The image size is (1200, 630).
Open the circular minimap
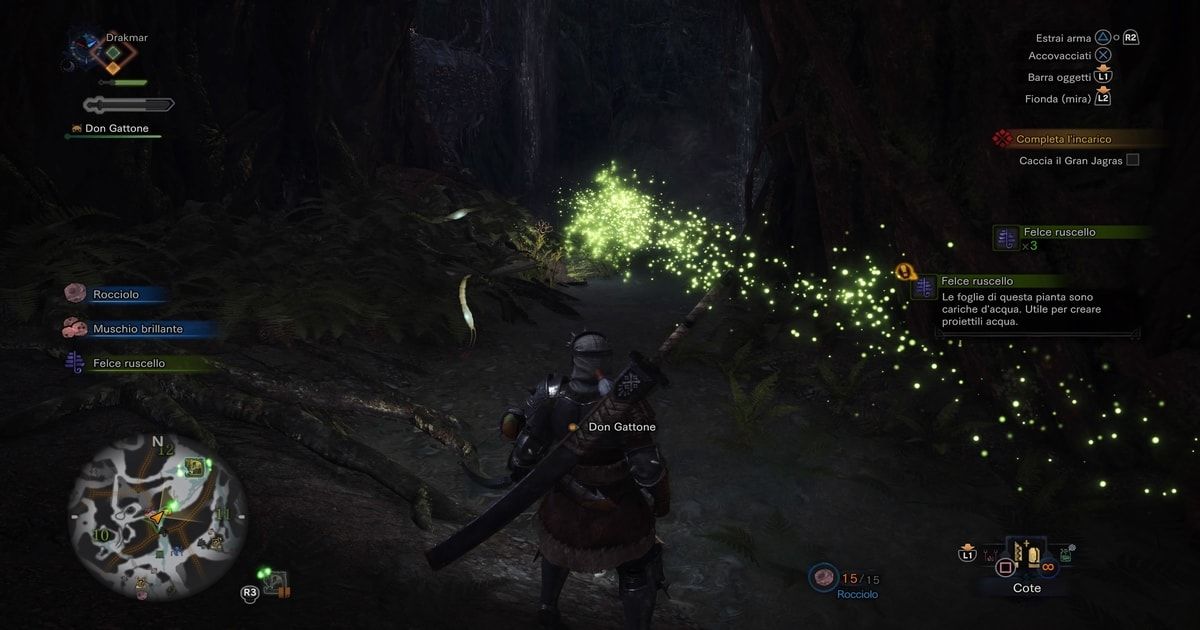157,517
